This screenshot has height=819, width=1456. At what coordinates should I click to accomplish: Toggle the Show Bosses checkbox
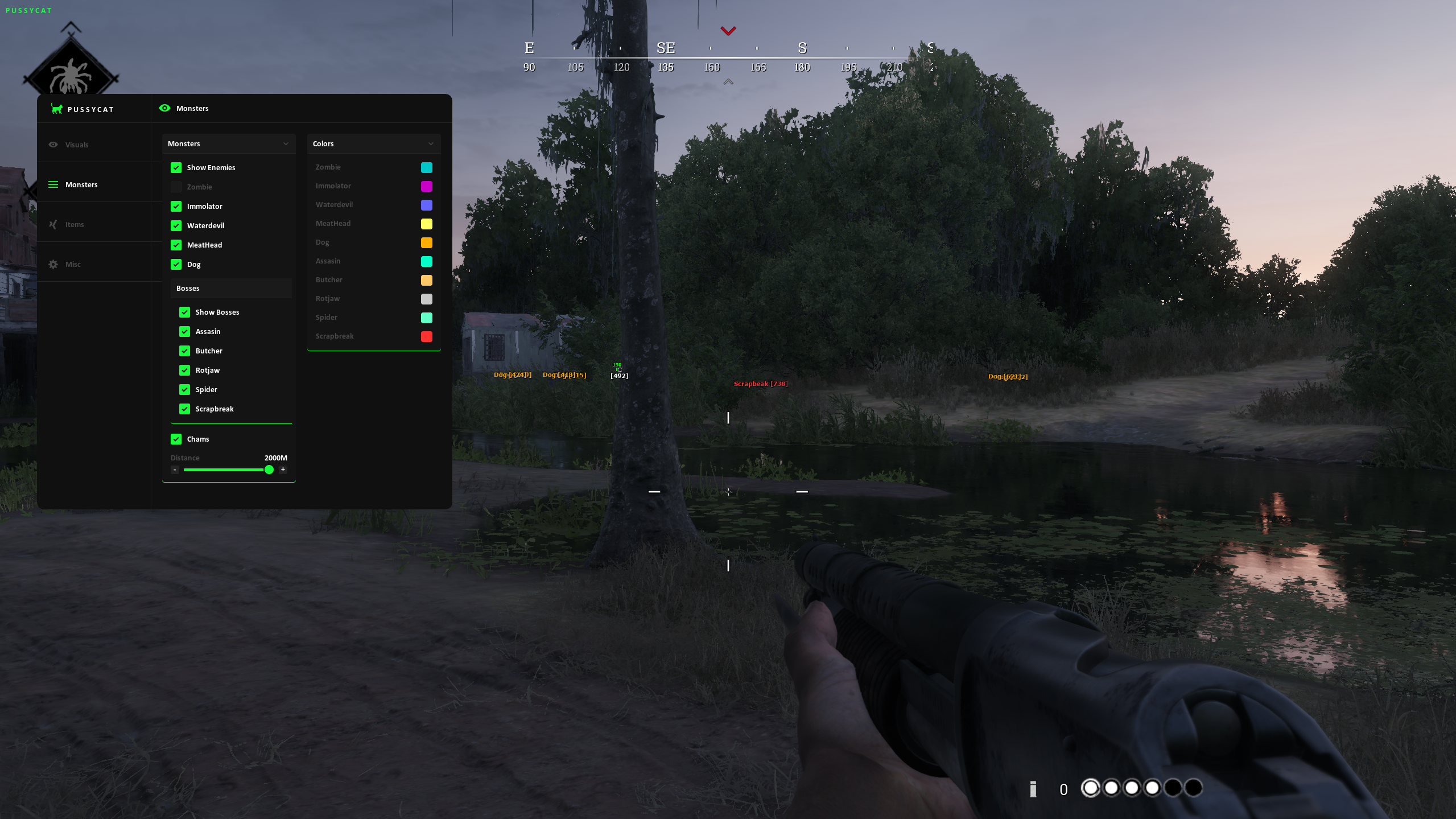point(184,312)
